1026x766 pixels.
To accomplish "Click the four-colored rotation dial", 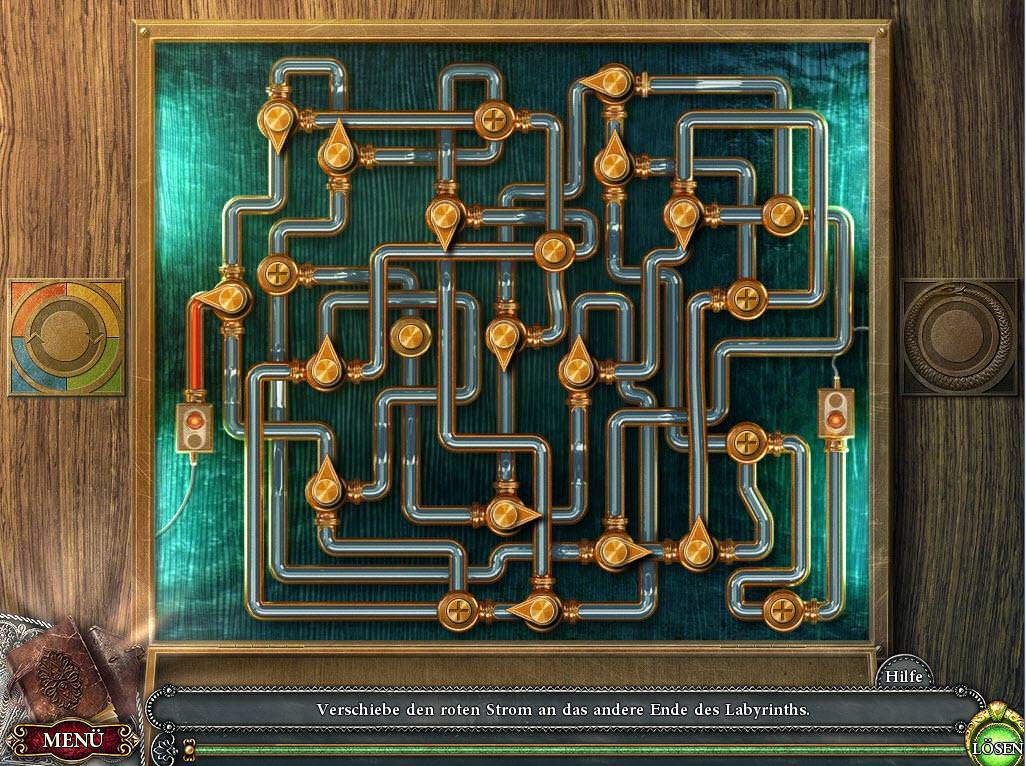I will pyautogui.click(x=66, y=337).
